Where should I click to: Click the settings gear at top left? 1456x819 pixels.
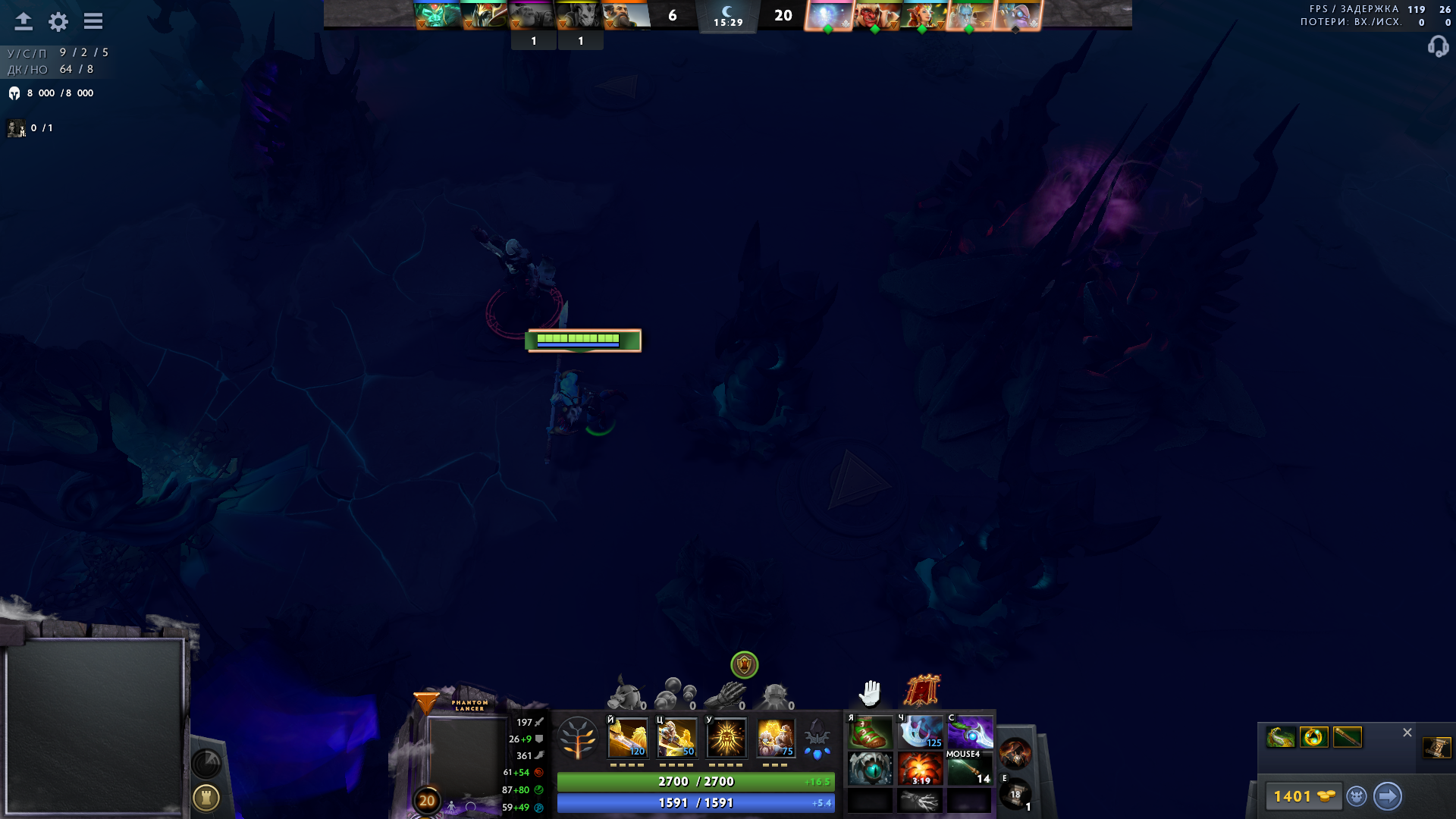coord(57,21)
